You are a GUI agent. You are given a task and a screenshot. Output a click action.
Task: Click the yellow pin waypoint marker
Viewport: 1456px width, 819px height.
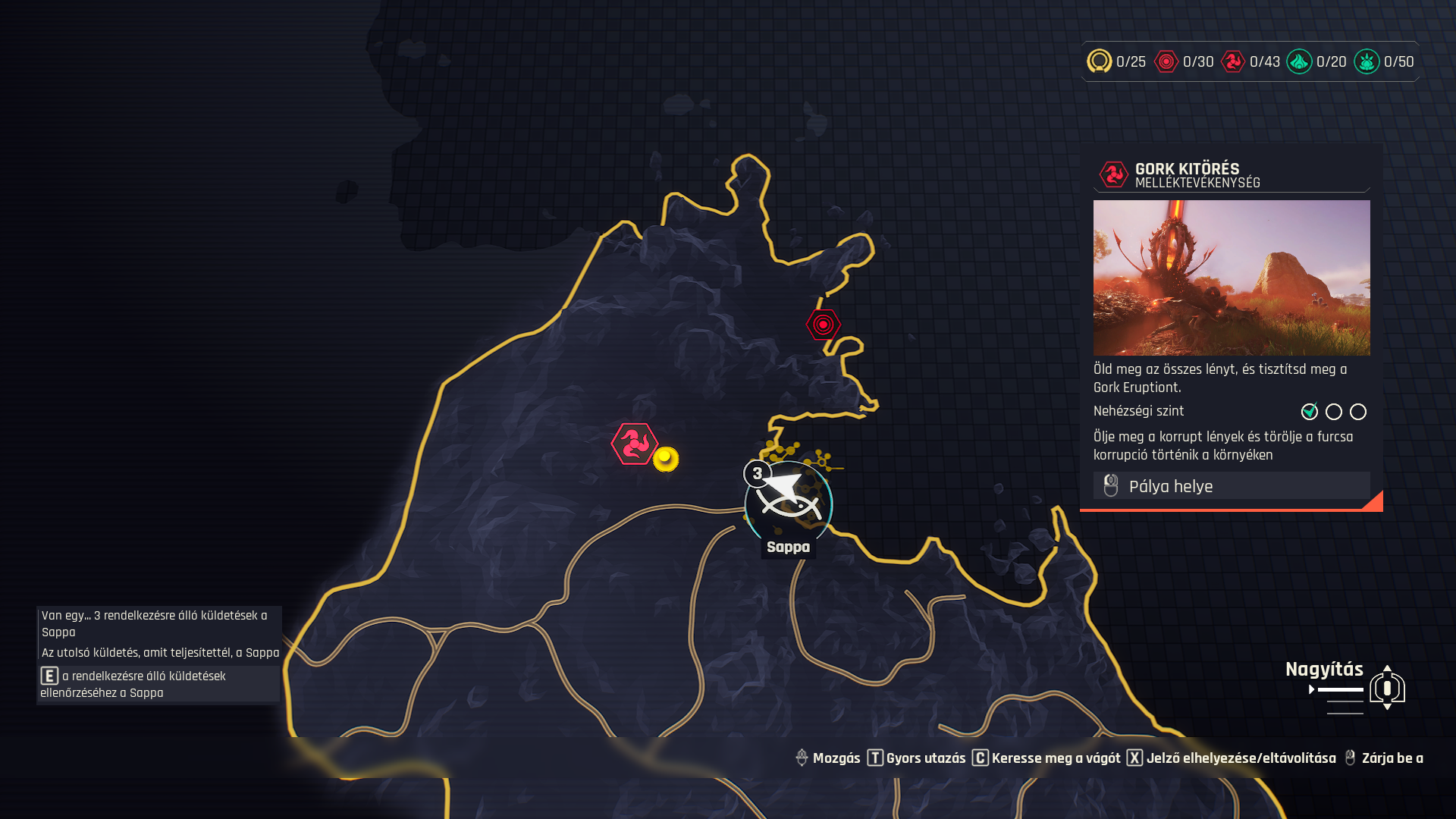(666, 459)
